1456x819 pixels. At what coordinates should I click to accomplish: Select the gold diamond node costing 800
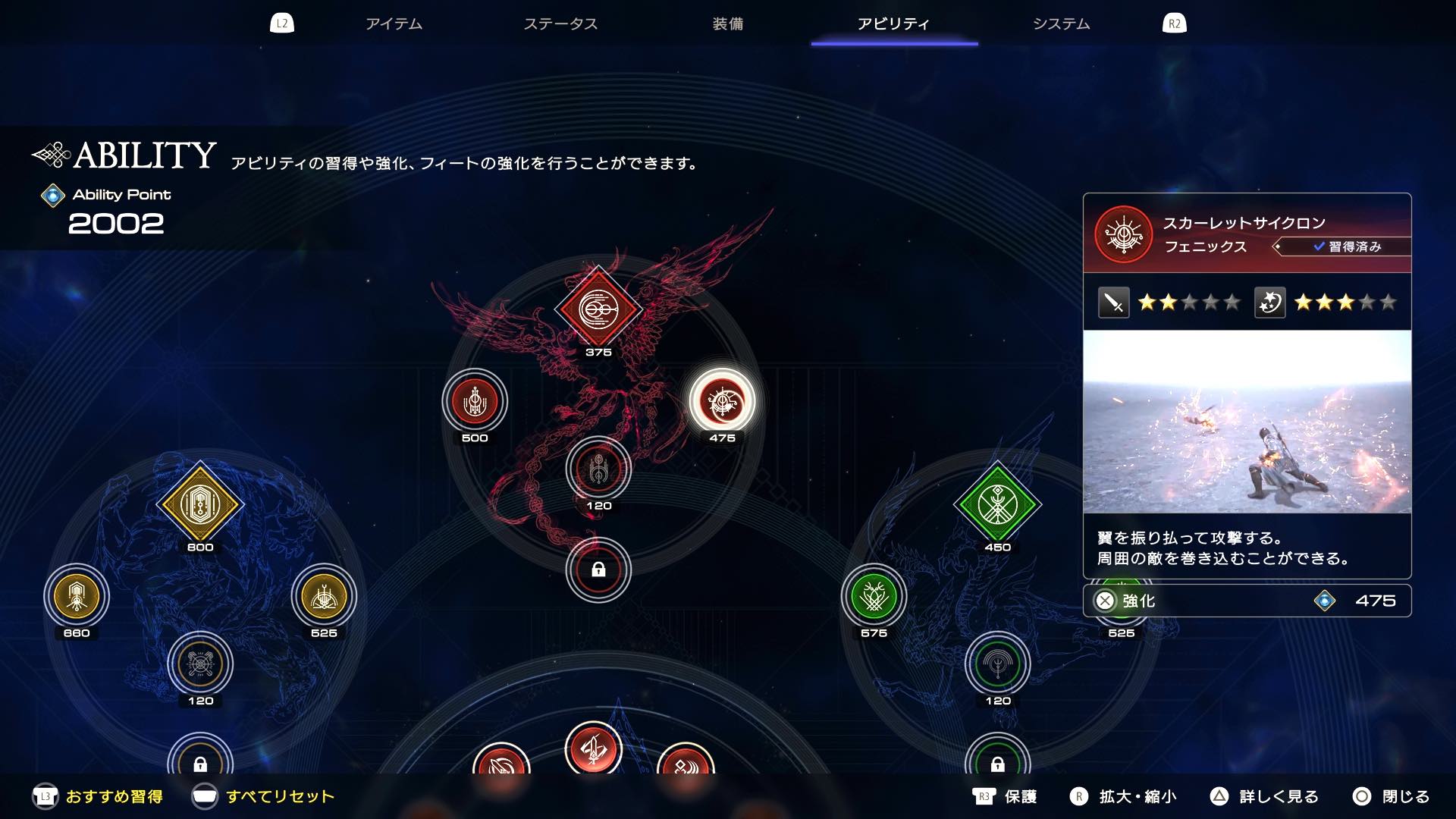[x=199, y=501]
